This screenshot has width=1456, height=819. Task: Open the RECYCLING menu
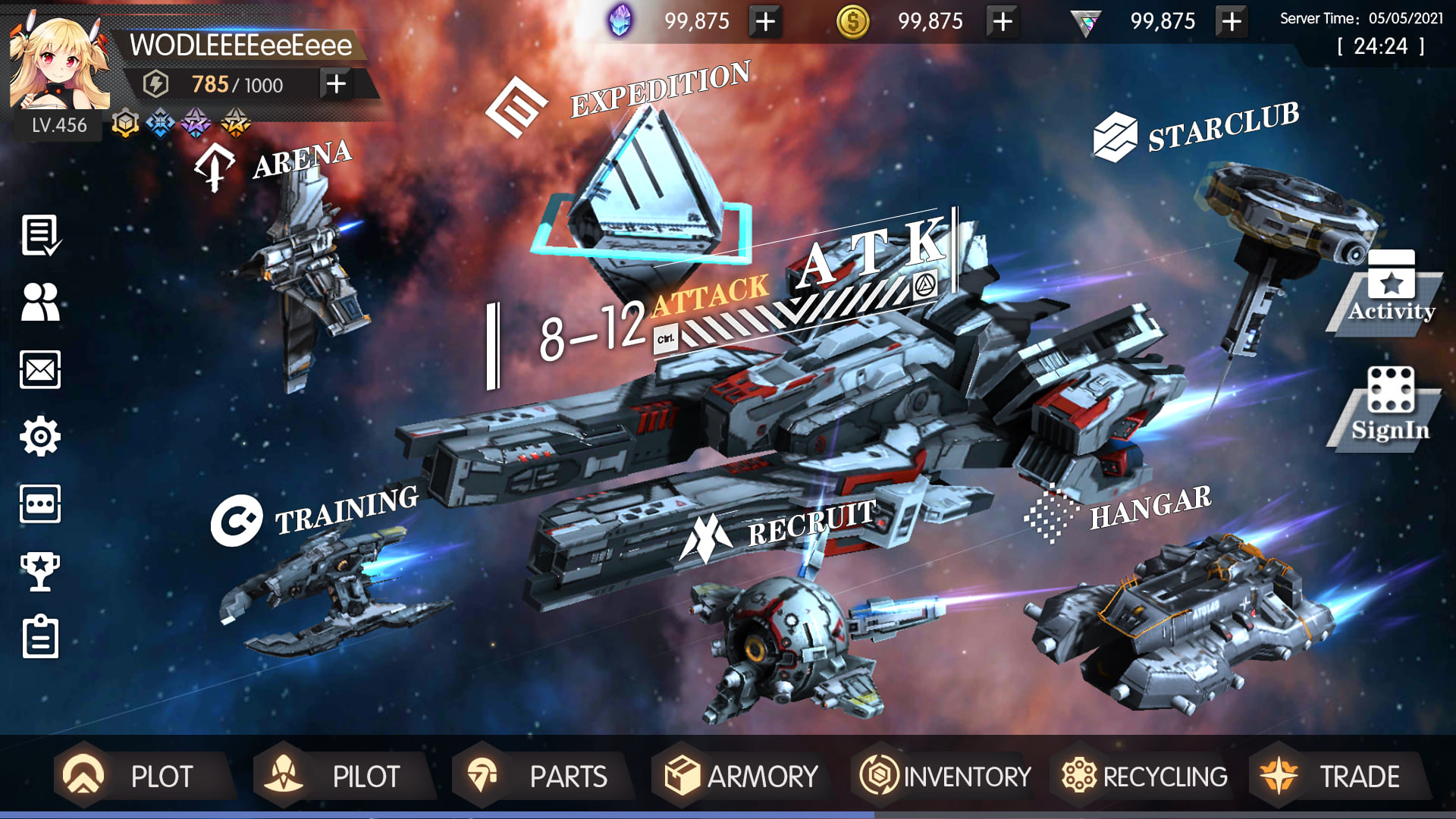tap(1144, 776)
